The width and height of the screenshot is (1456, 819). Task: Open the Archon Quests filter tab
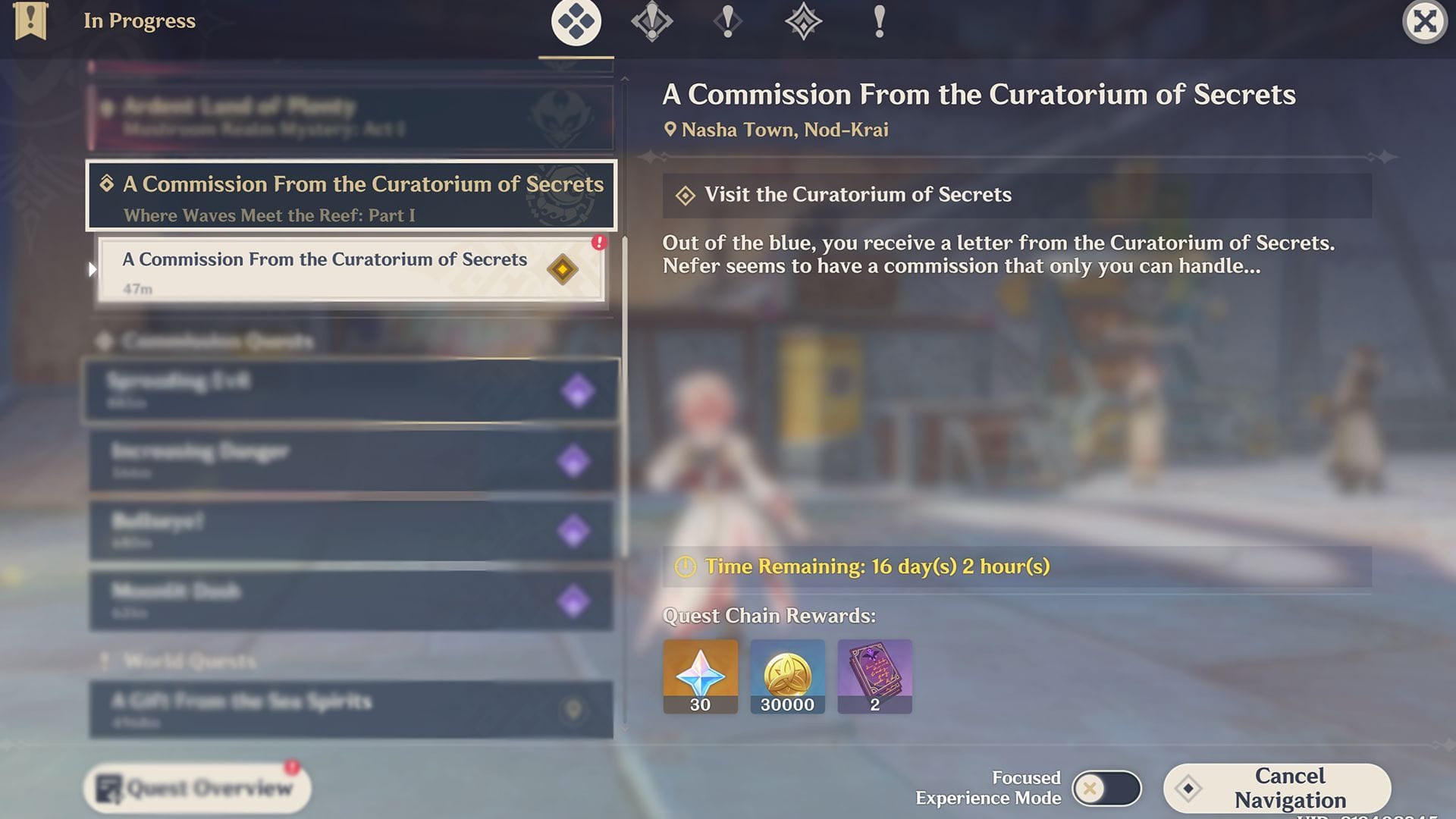click(x=651, y=21)
